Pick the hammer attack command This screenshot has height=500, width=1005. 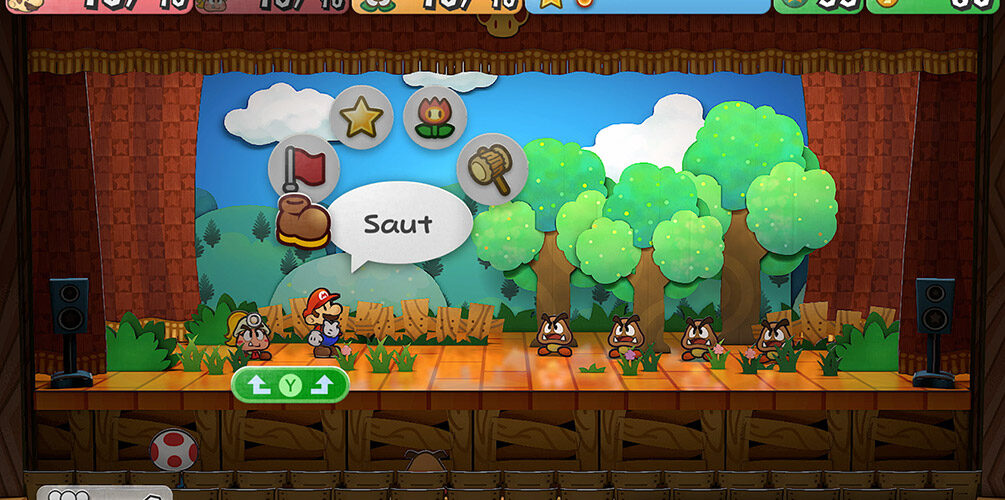(492, 168)
